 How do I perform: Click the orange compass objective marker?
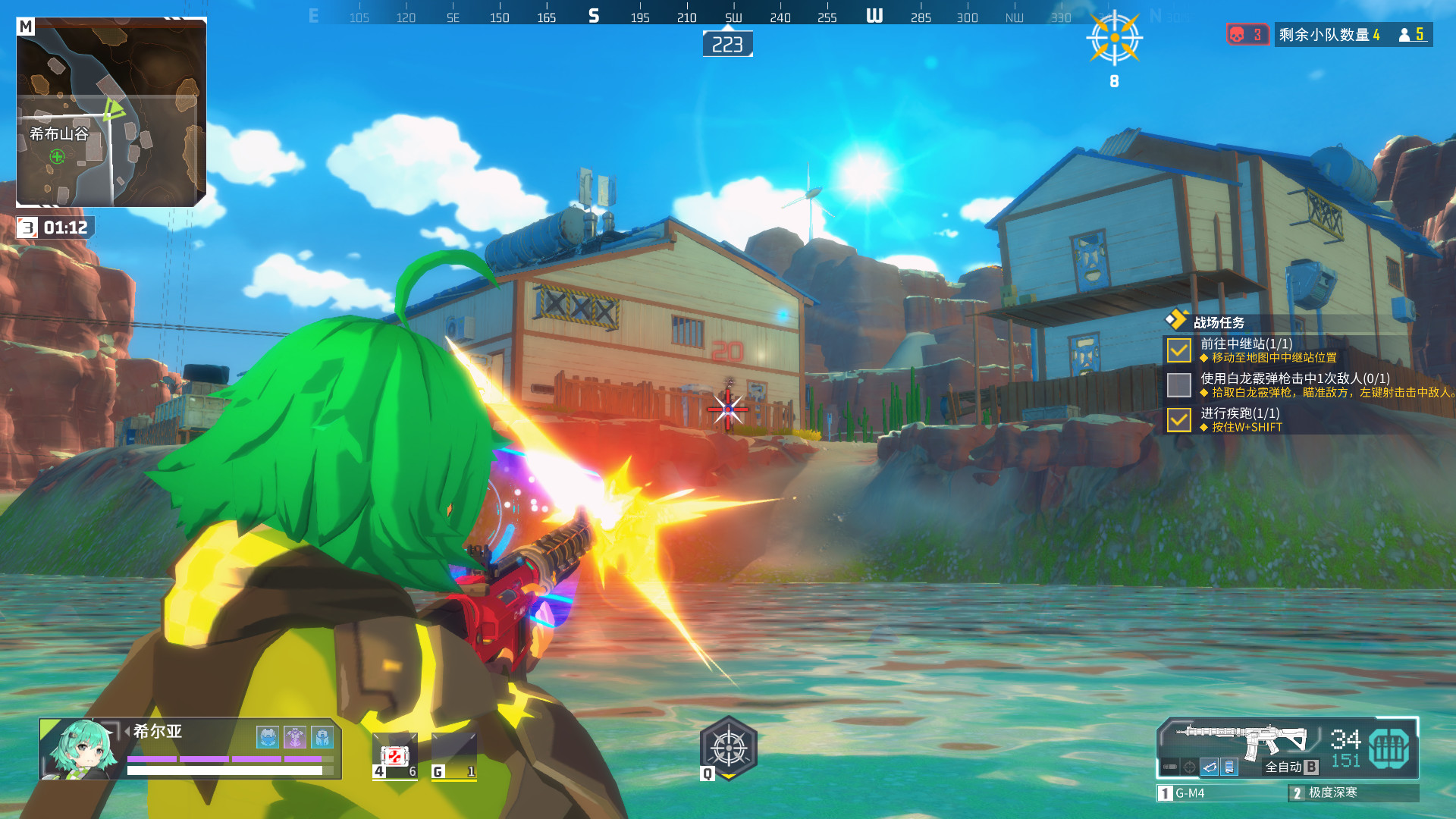[1114, 38]
